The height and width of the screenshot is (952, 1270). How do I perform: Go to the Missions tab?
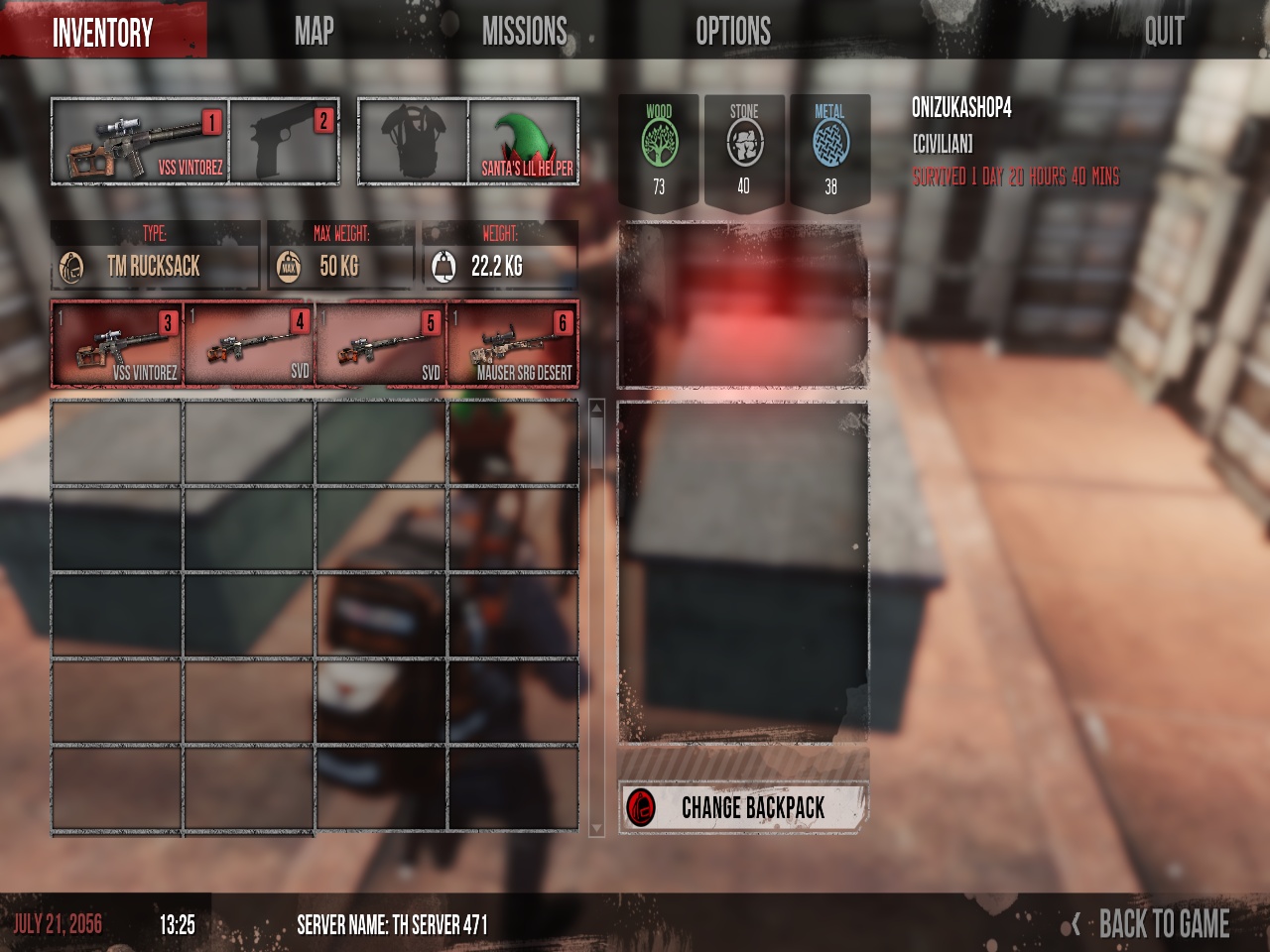(524, 32)
